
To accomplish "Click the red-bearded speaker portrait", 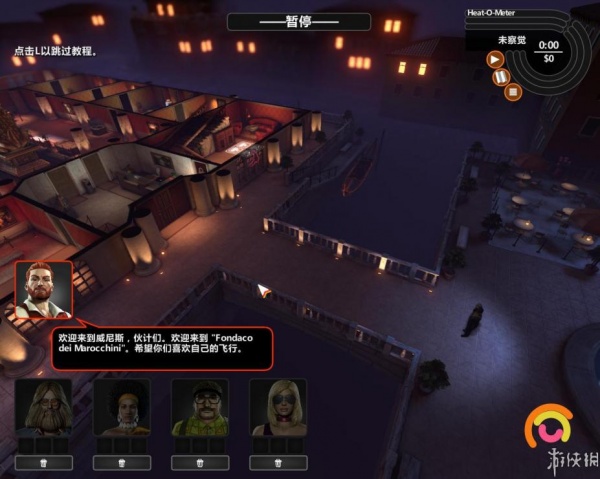I will click(44, 290).
